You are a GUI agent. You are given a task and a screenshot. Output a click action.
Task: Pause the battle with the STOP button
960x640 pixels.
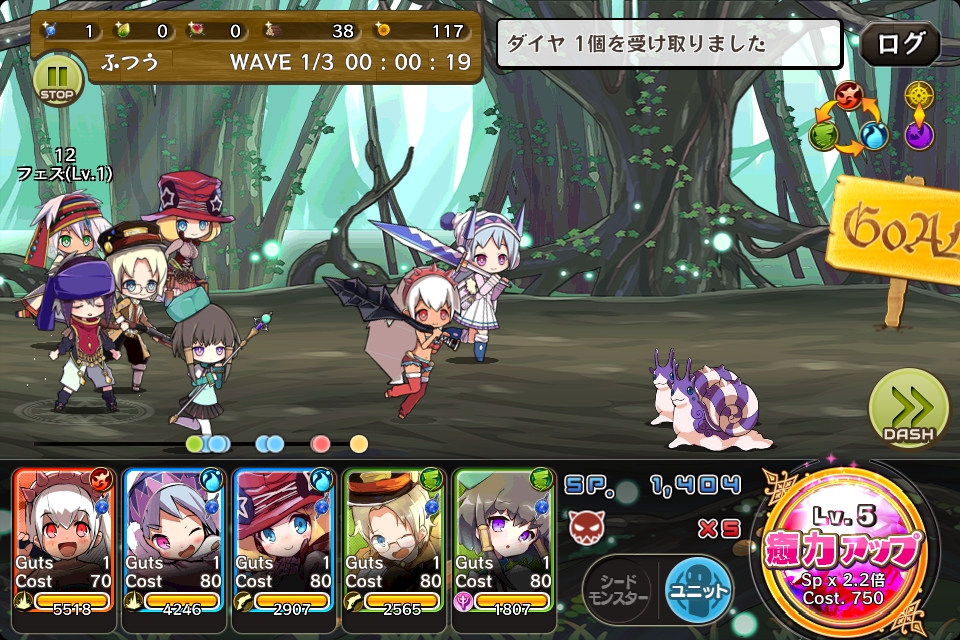tap(58, 79)
